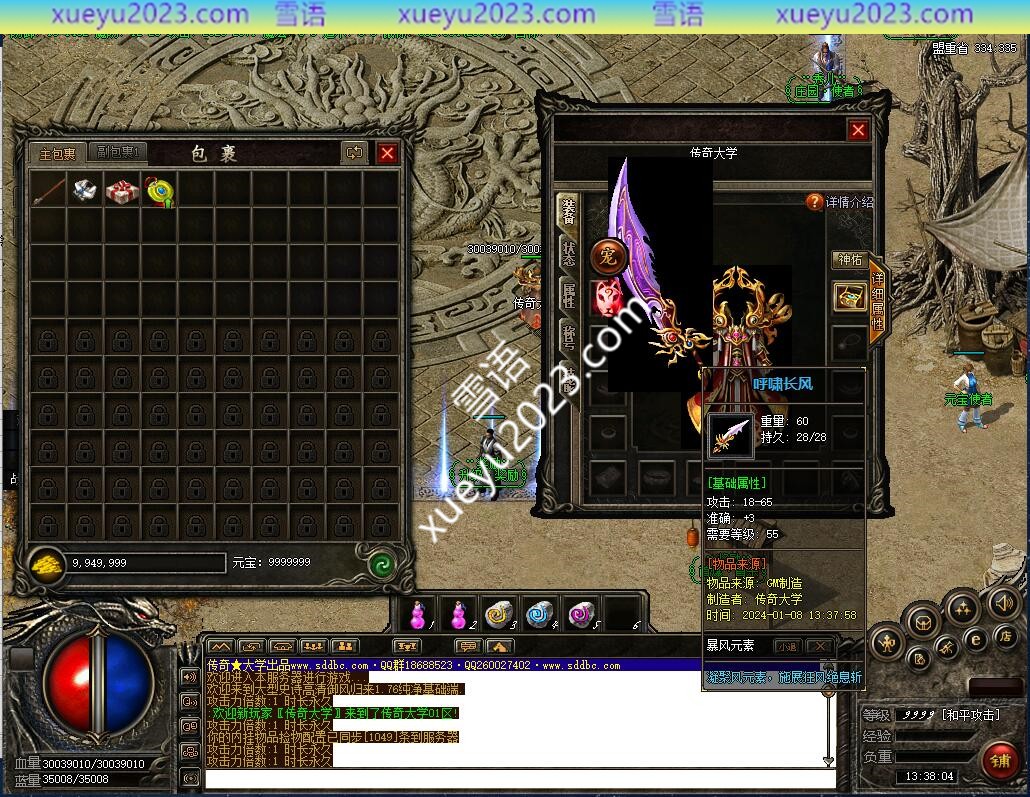Open the 属性 attributes tab
1030x797 pixels.
568,295
